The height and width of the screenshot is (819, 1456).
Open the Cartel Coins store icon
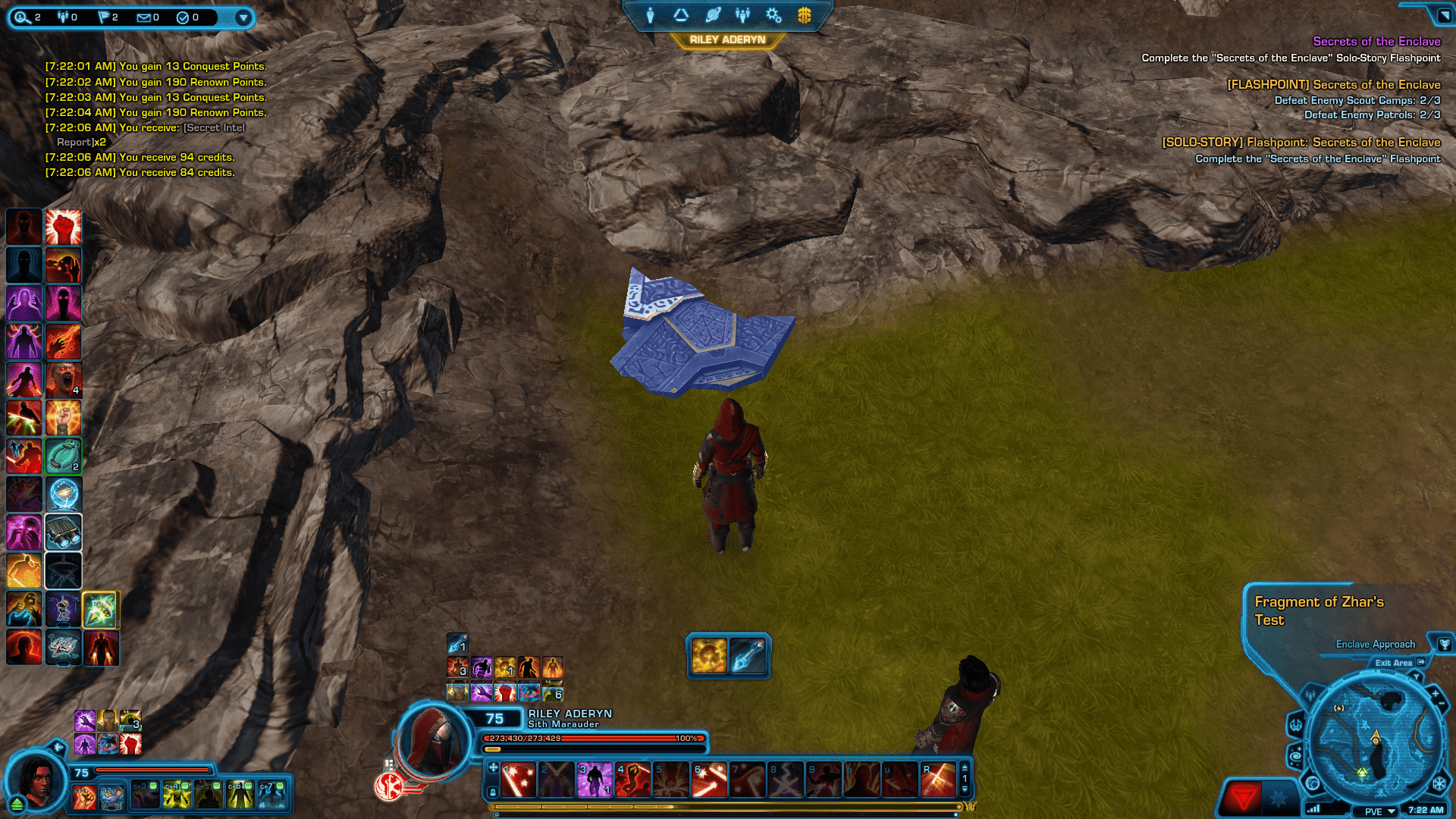(x=803, y=14)
